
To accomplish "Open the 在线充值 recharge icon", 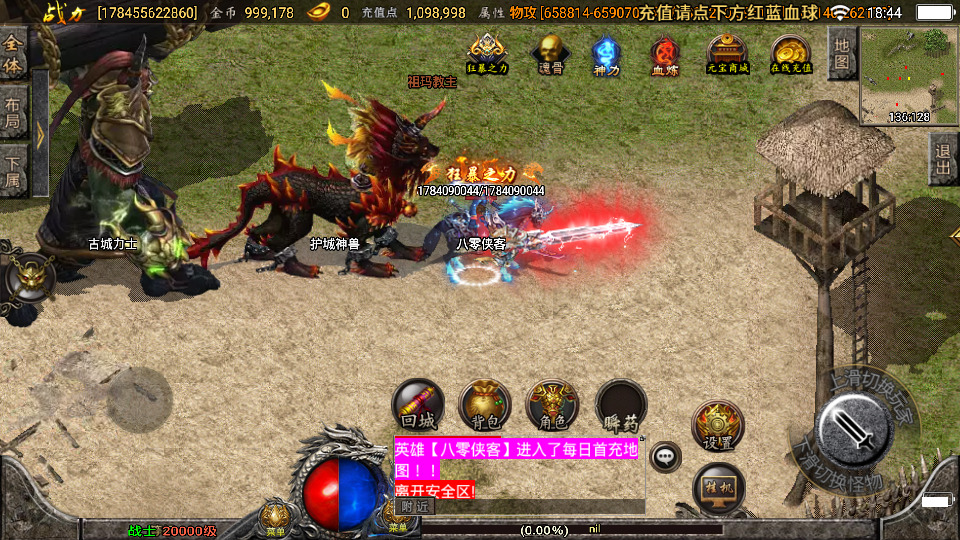I will 790,53.
